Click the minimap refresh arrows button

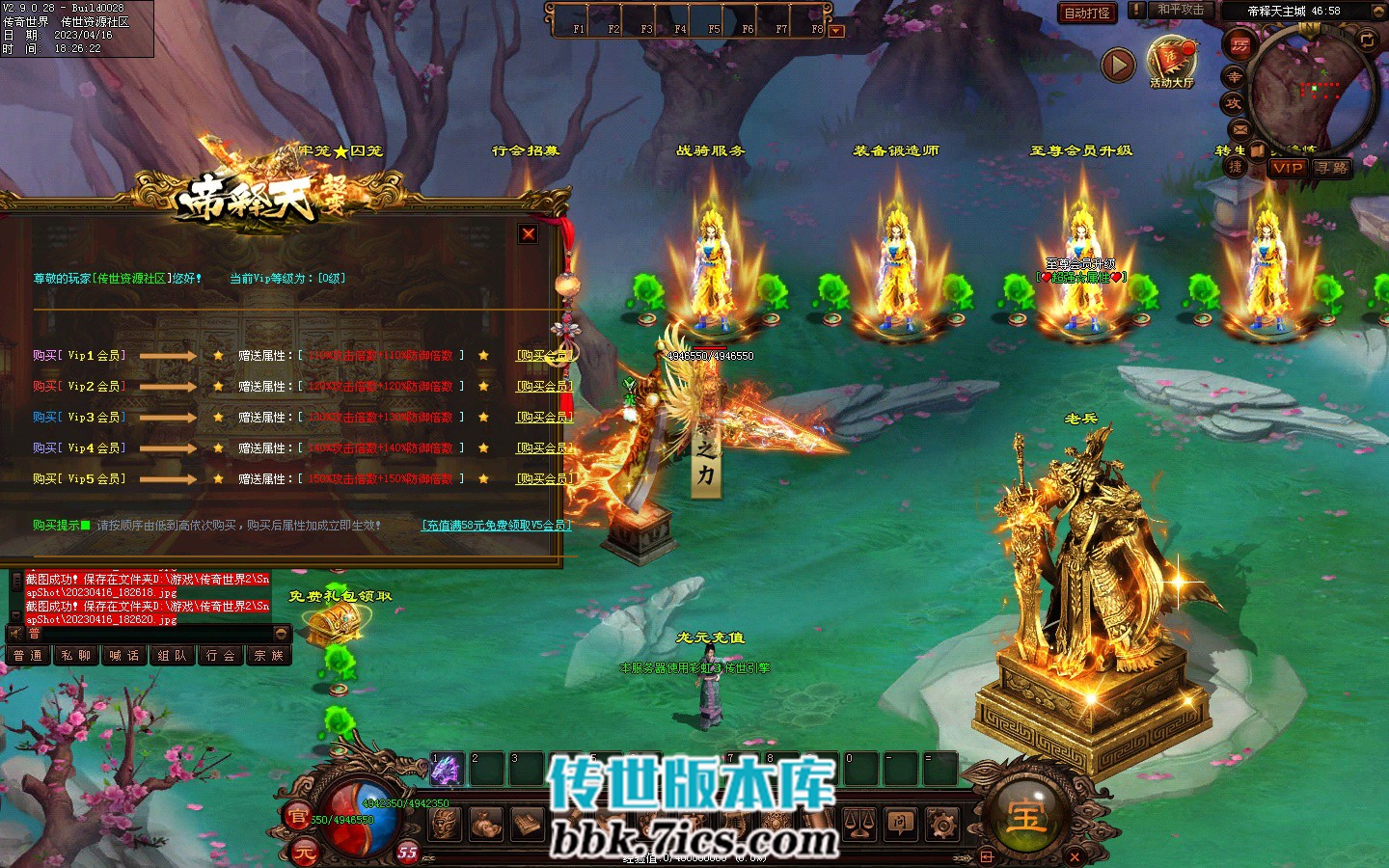tap(1367, 40)
